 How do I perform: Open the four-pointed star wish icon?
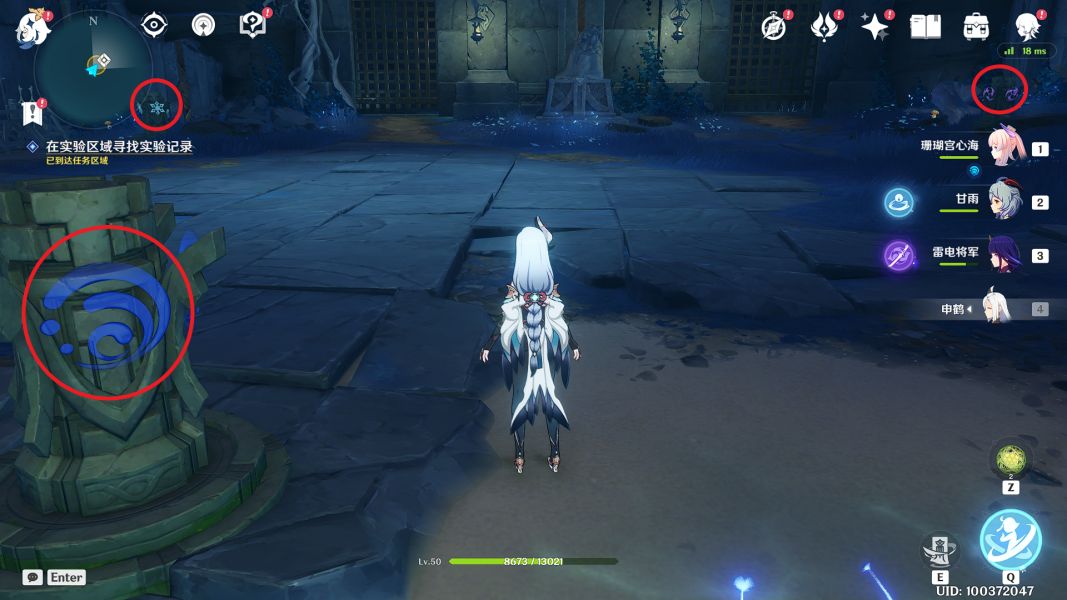[875, 27]
